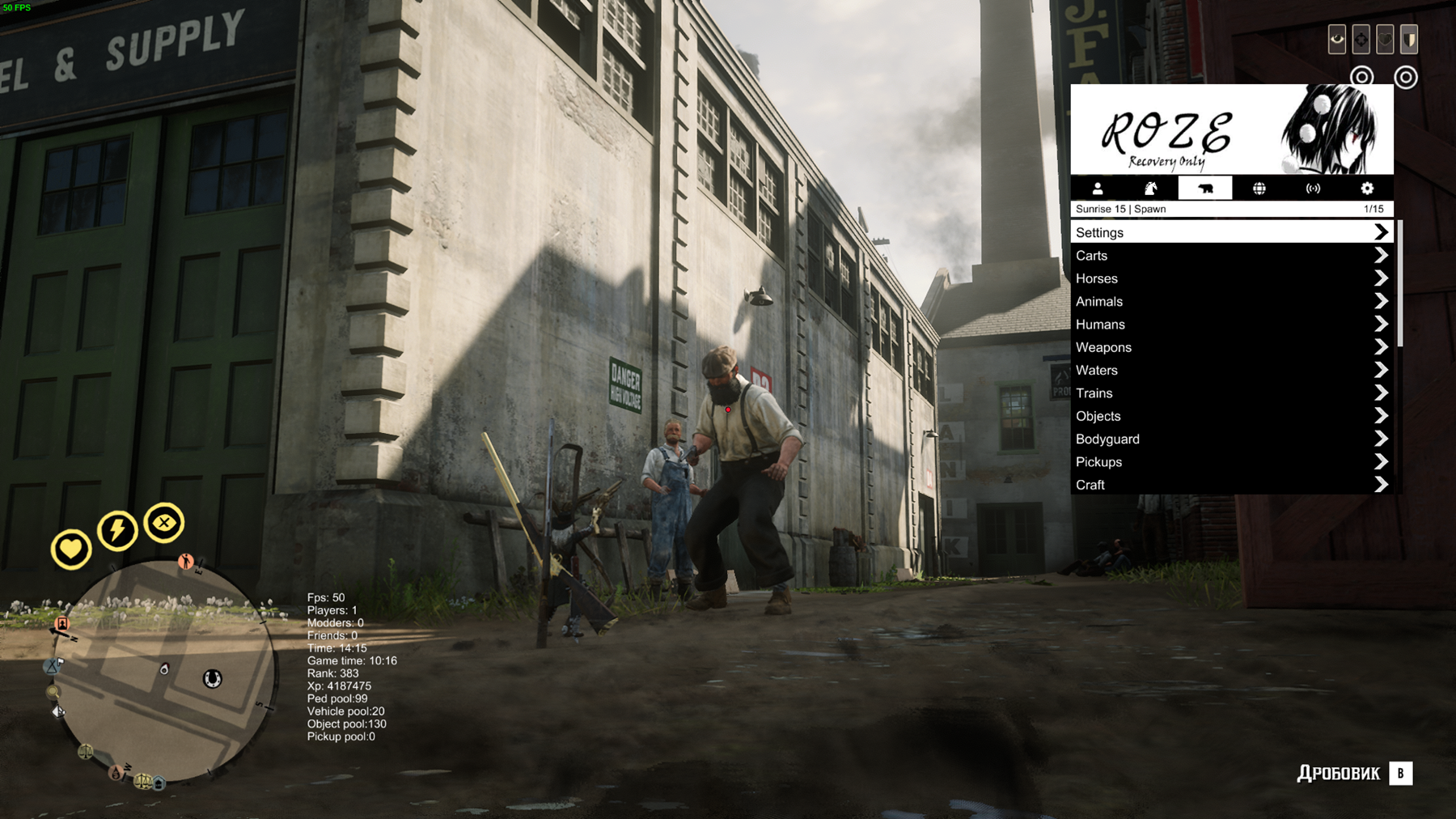
Task: Select the Horses menu entry
Action: [x=1231, y=278]
